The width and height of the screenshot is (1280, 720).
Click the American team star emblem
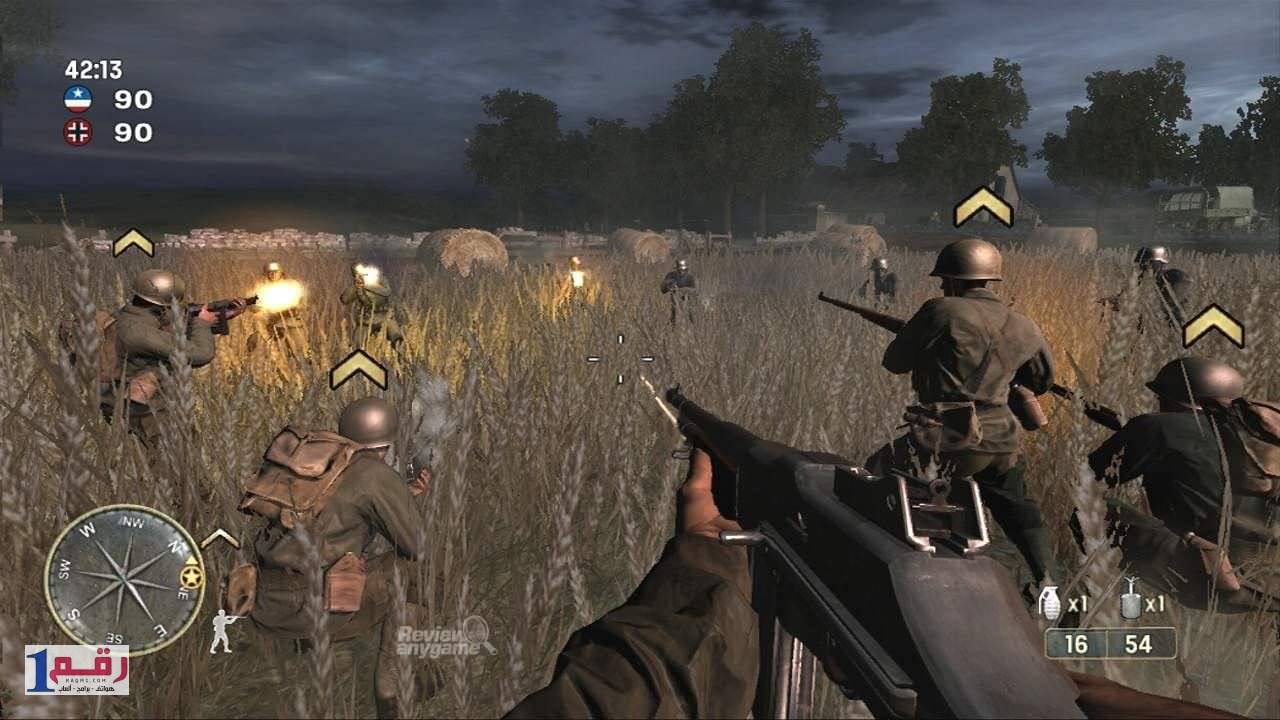tap(78, 98)
